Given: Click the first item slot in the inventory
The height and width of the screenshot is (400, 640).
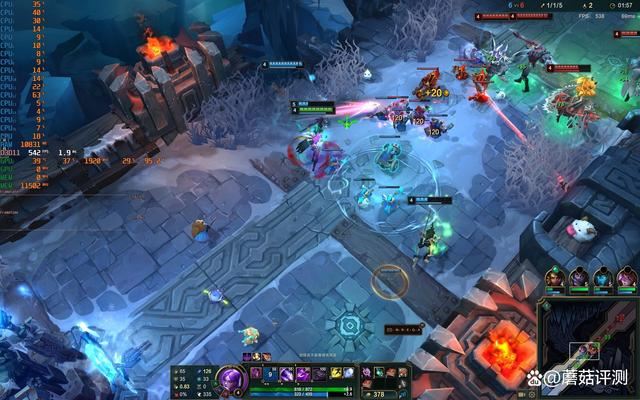Looking at the screenshot, I should (x=367, y=373).
